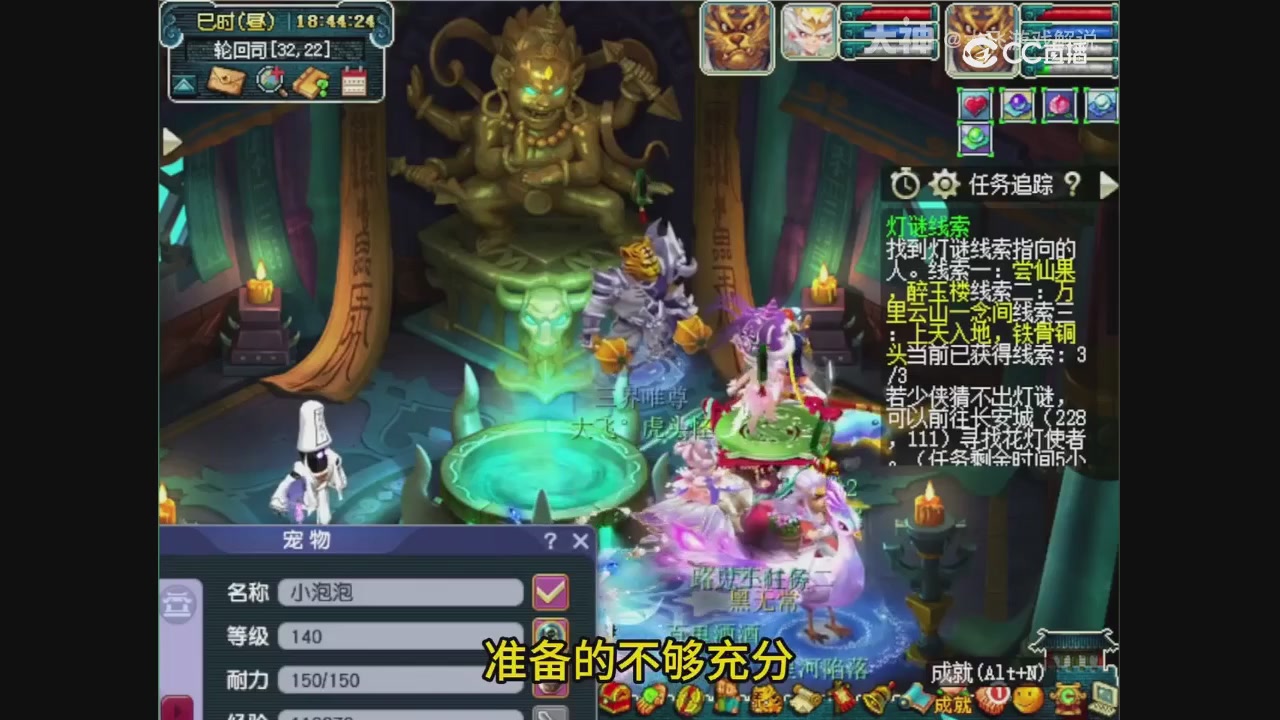
Task: Click the pet name input field showing 小泡泡
Action: 400,593
